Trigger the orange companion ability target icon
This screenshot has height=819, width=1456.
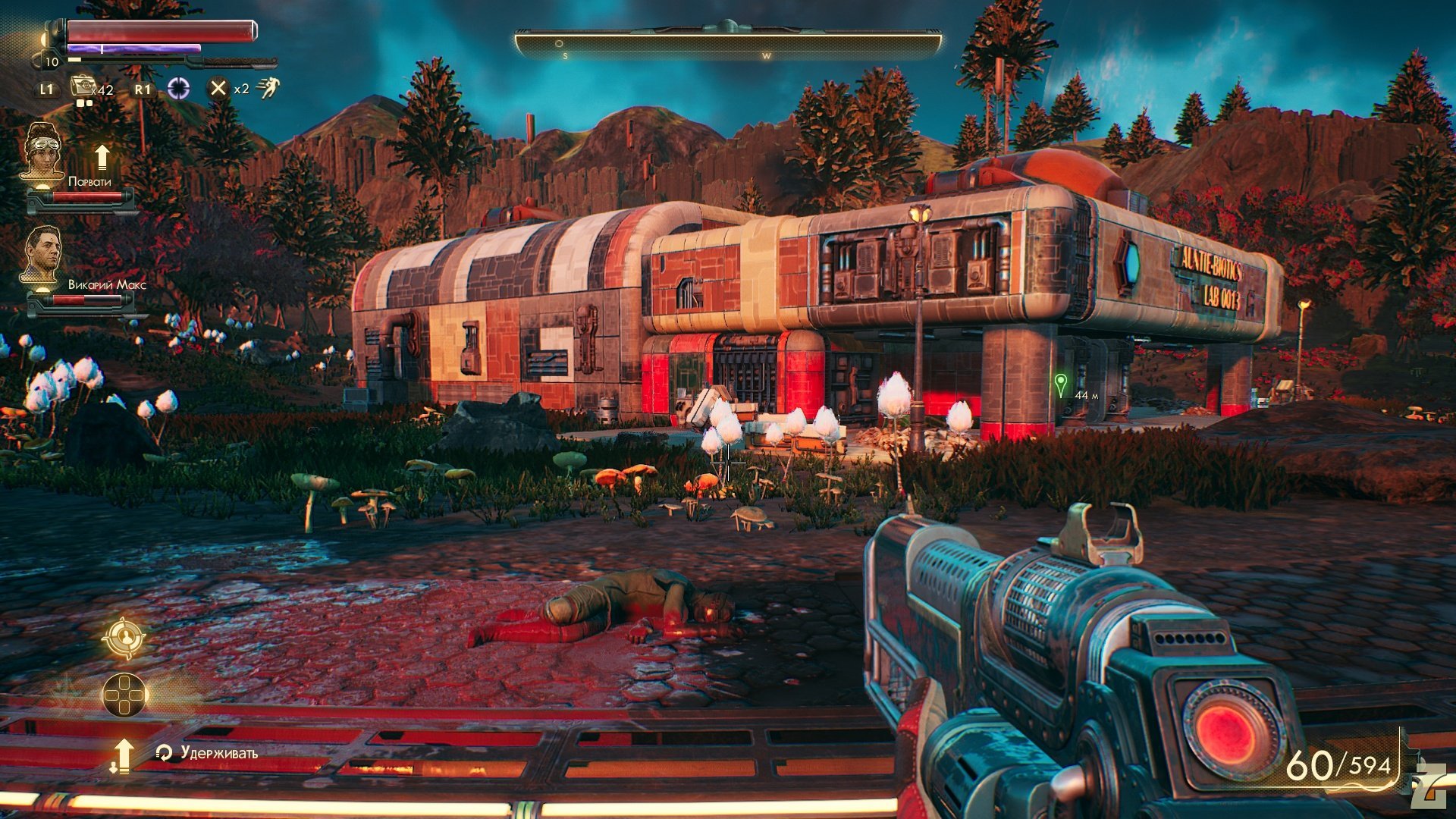pos(124,638)
